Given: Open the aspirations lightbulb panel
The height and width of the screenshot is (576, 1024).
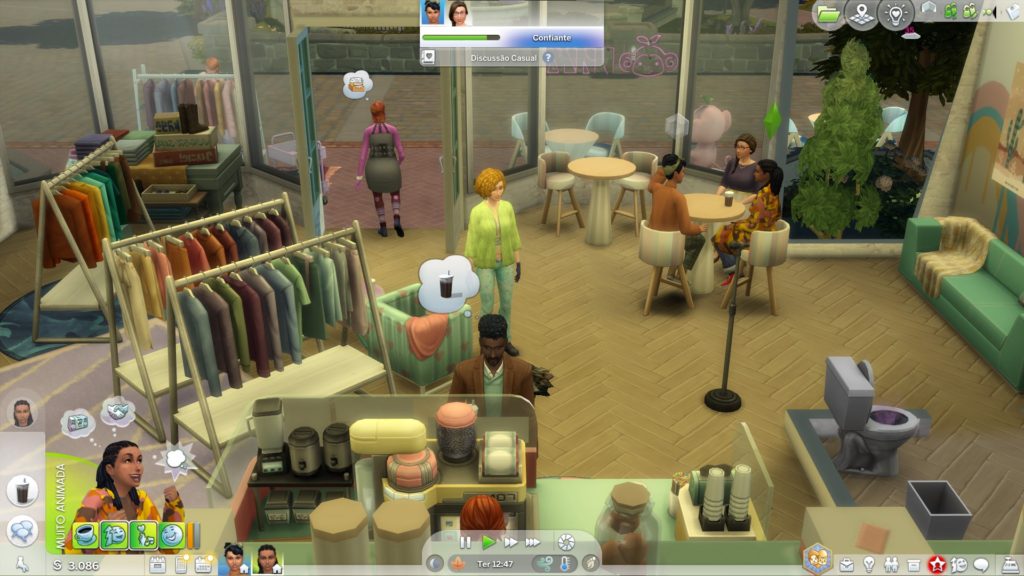Looking at the screenshot, I should [869, 564].
